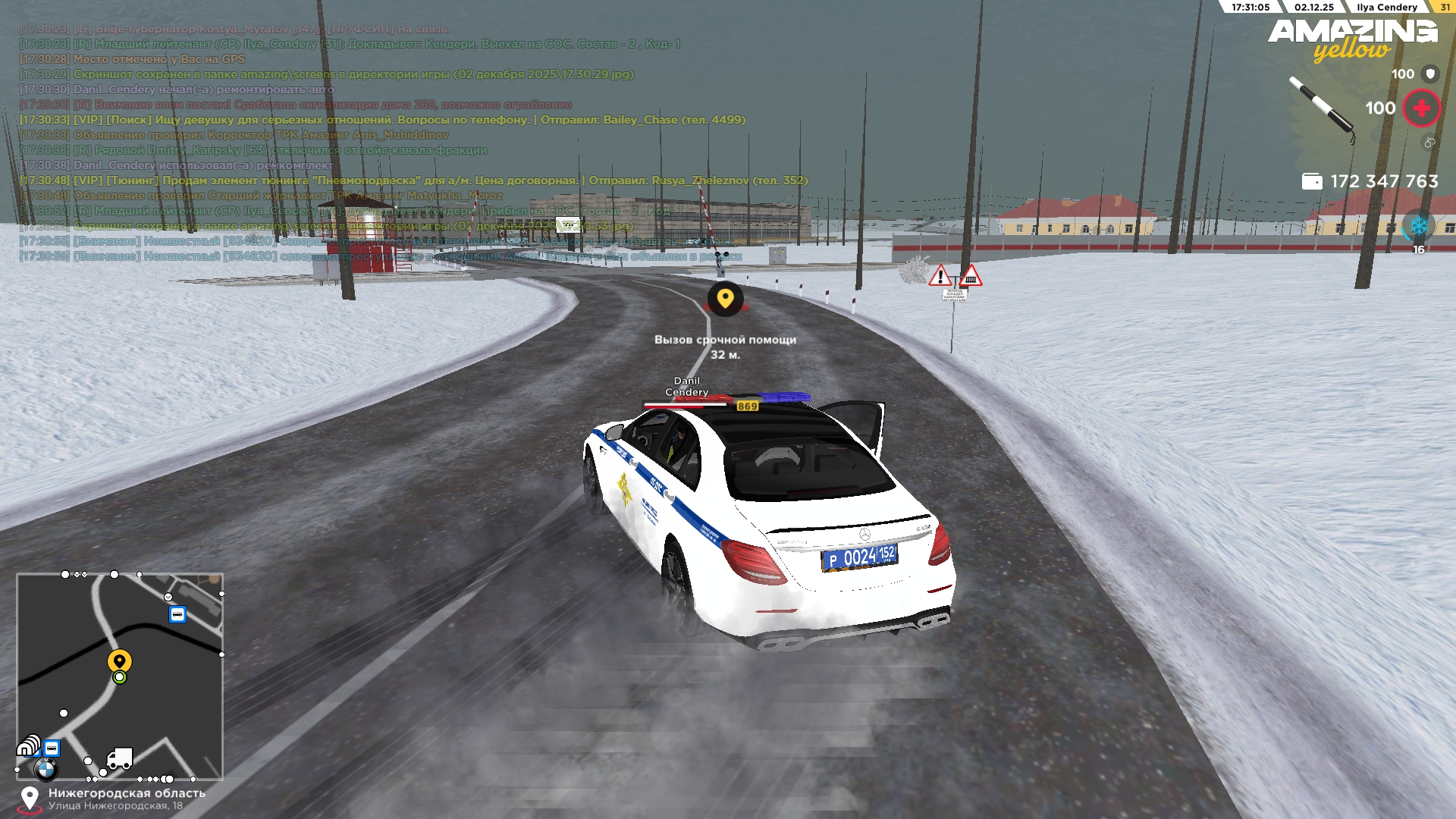Click the Пневмоподвеска tuning ad chat message

click(x=413, y=180)
